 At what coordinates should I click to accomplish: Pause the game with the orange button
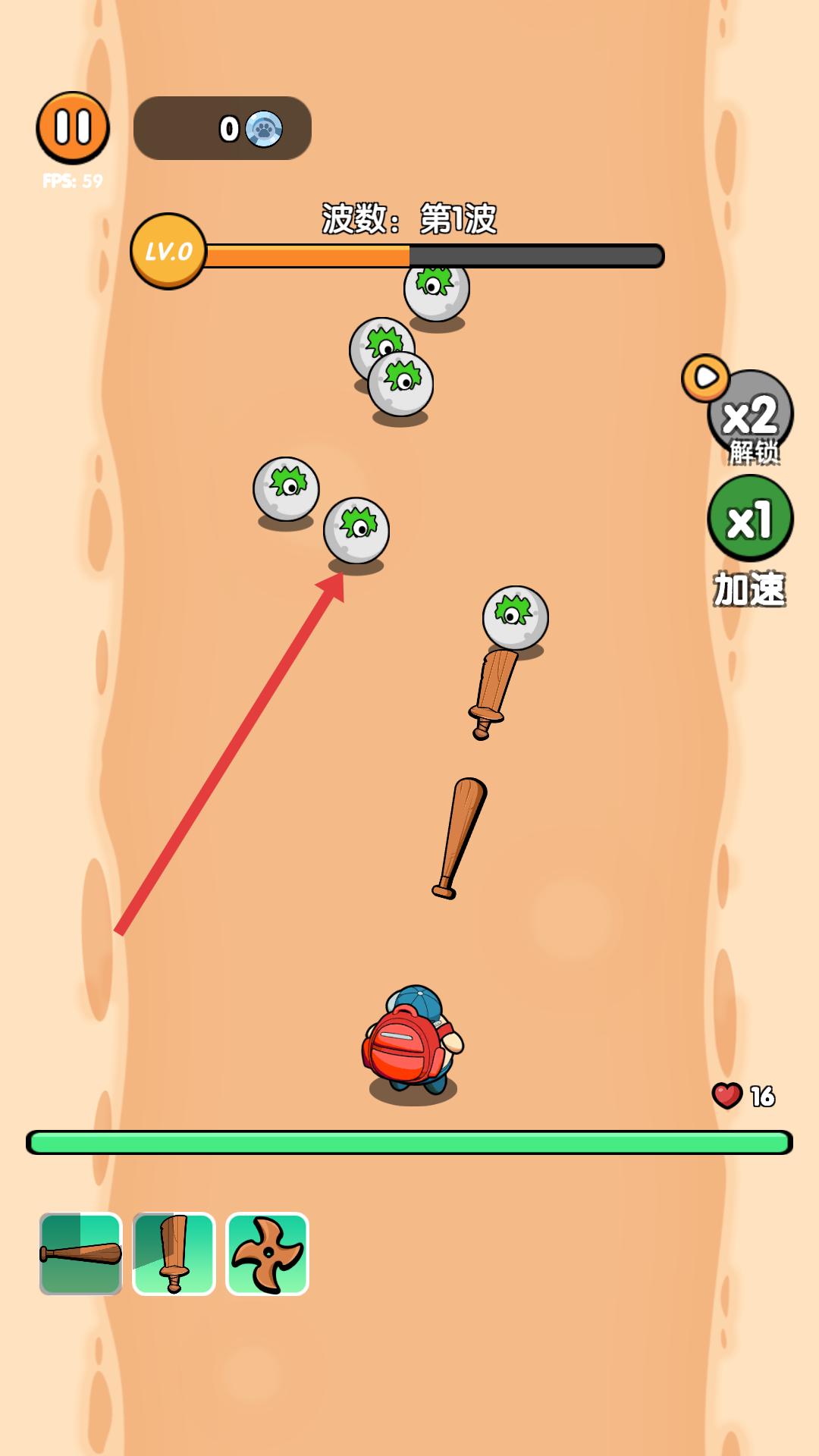[x=73, y=127]
